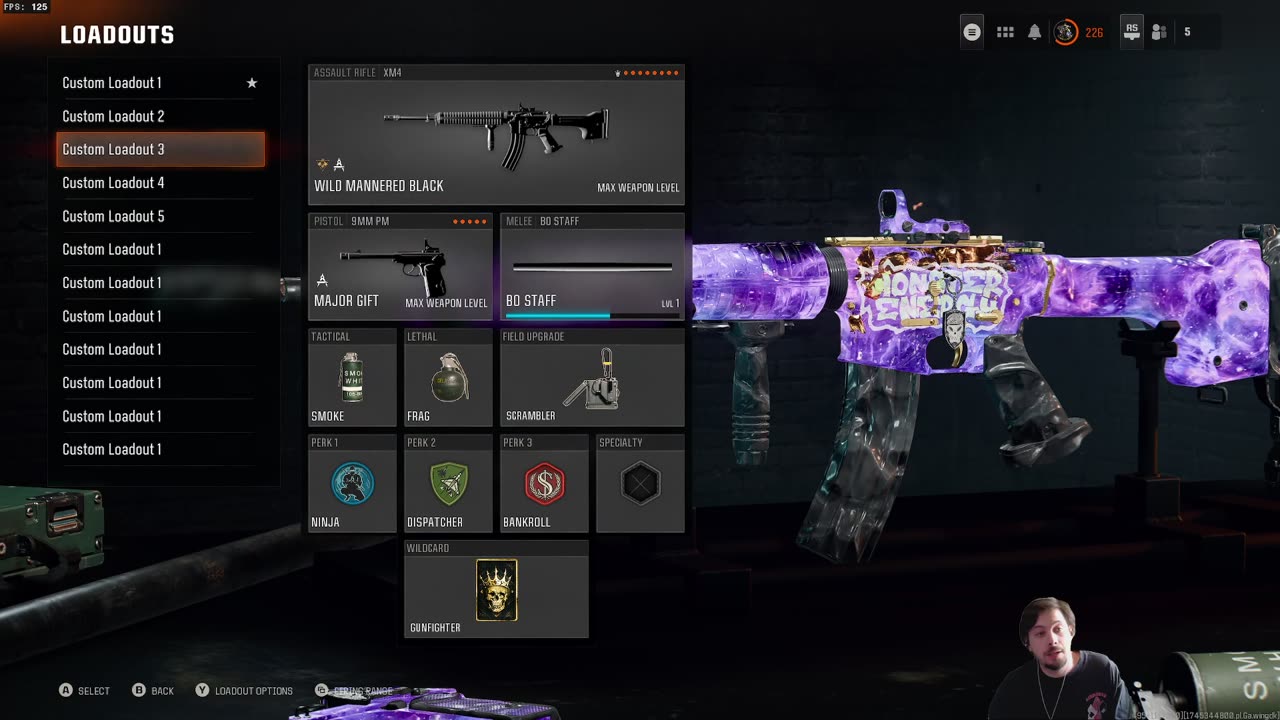Image resolution: width=1280 pixels, height=720 pixels.
Task: Choose Custom Loadout 3 entry
Action: tap(160, 149)
